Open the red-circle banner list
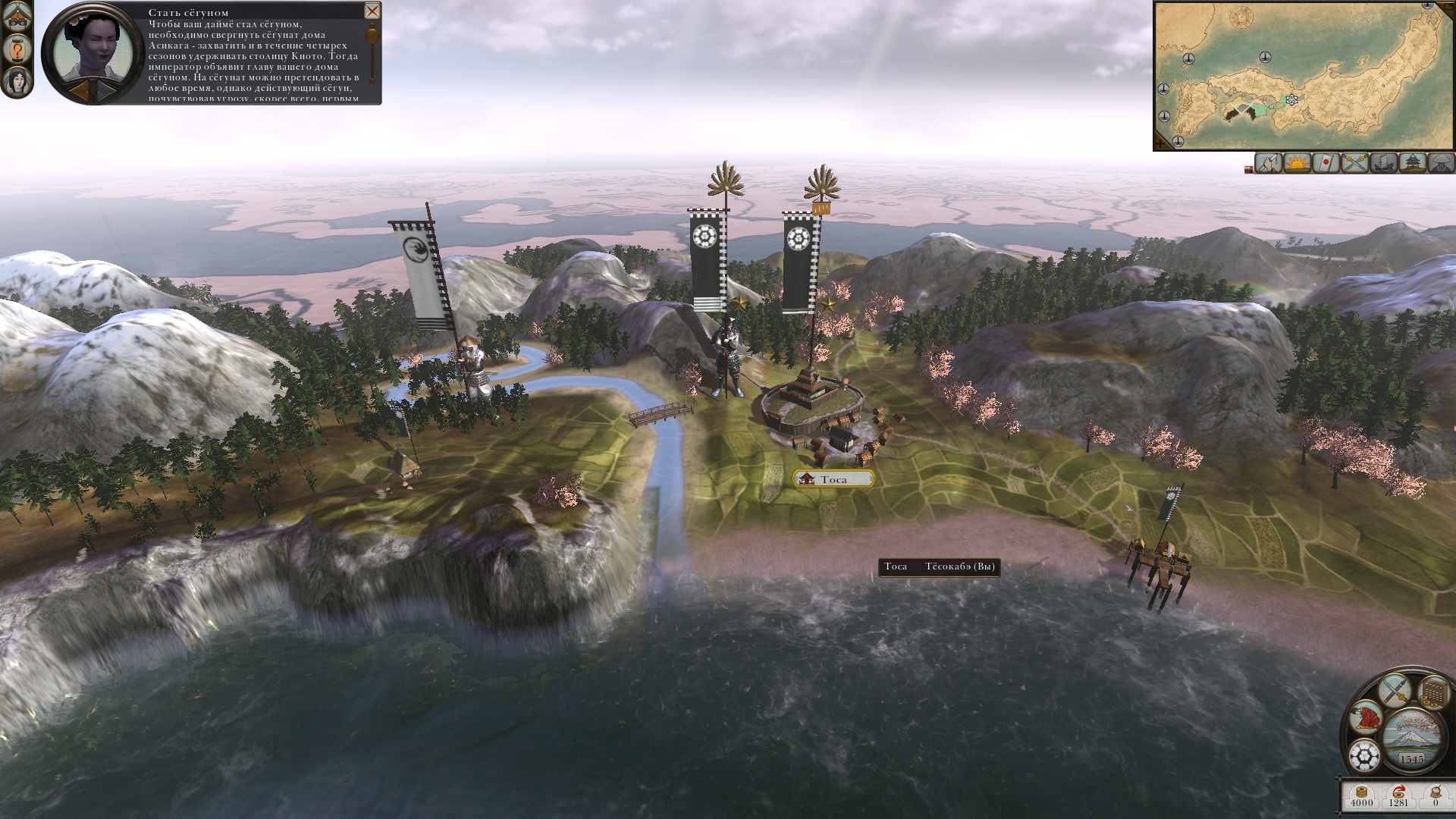This screenshot has width=1456, height=819. (1325, 163)
